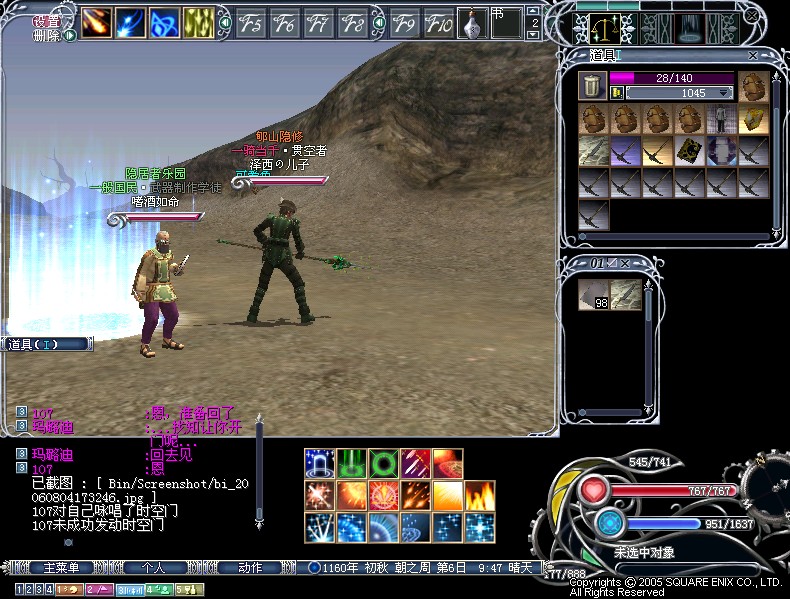Open the 个人 personal menu
The width and height of the screenshot is (790, 599).
point(153,567)
